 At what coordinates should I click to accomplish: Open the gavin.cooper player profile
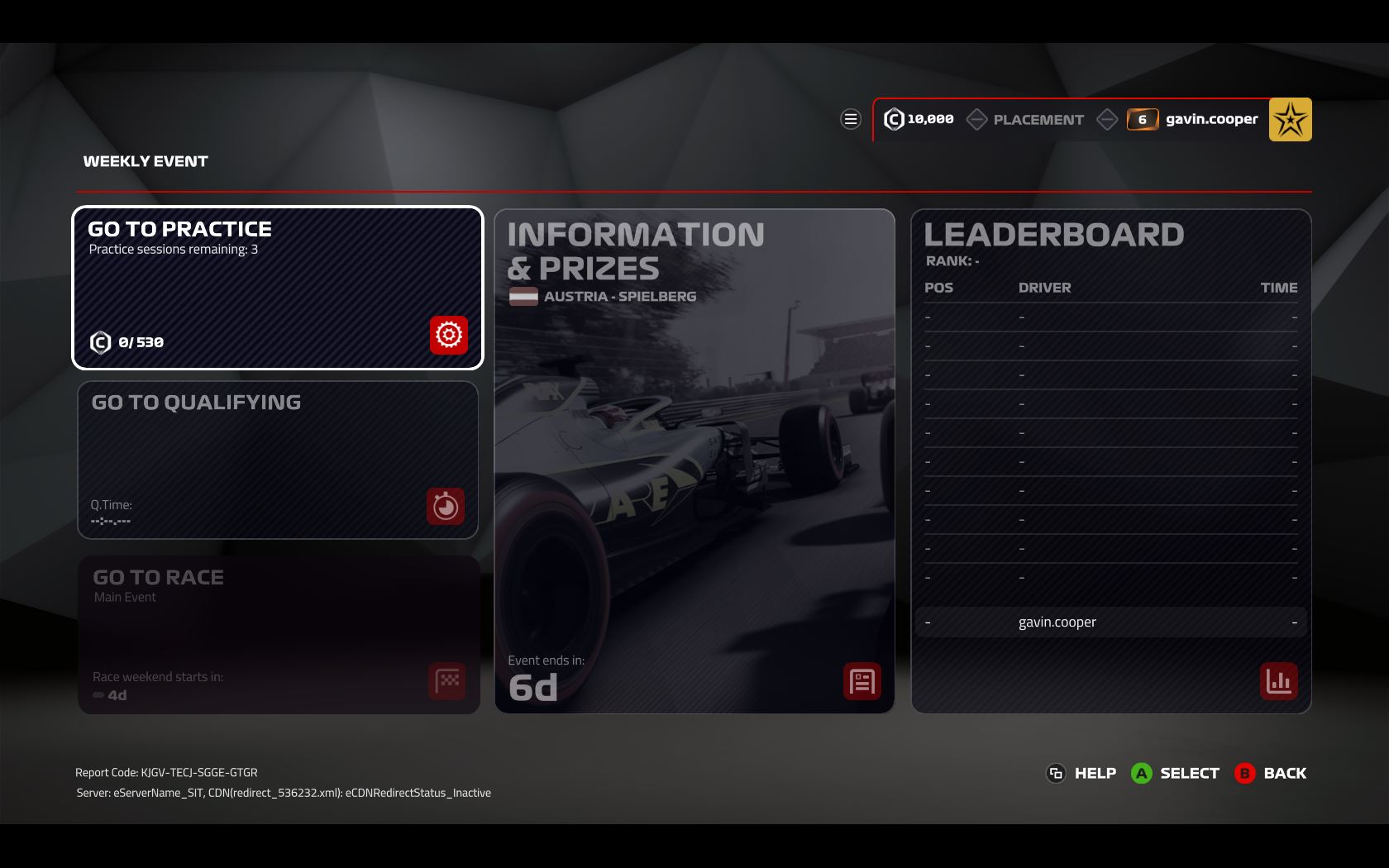coord(1211,120)
